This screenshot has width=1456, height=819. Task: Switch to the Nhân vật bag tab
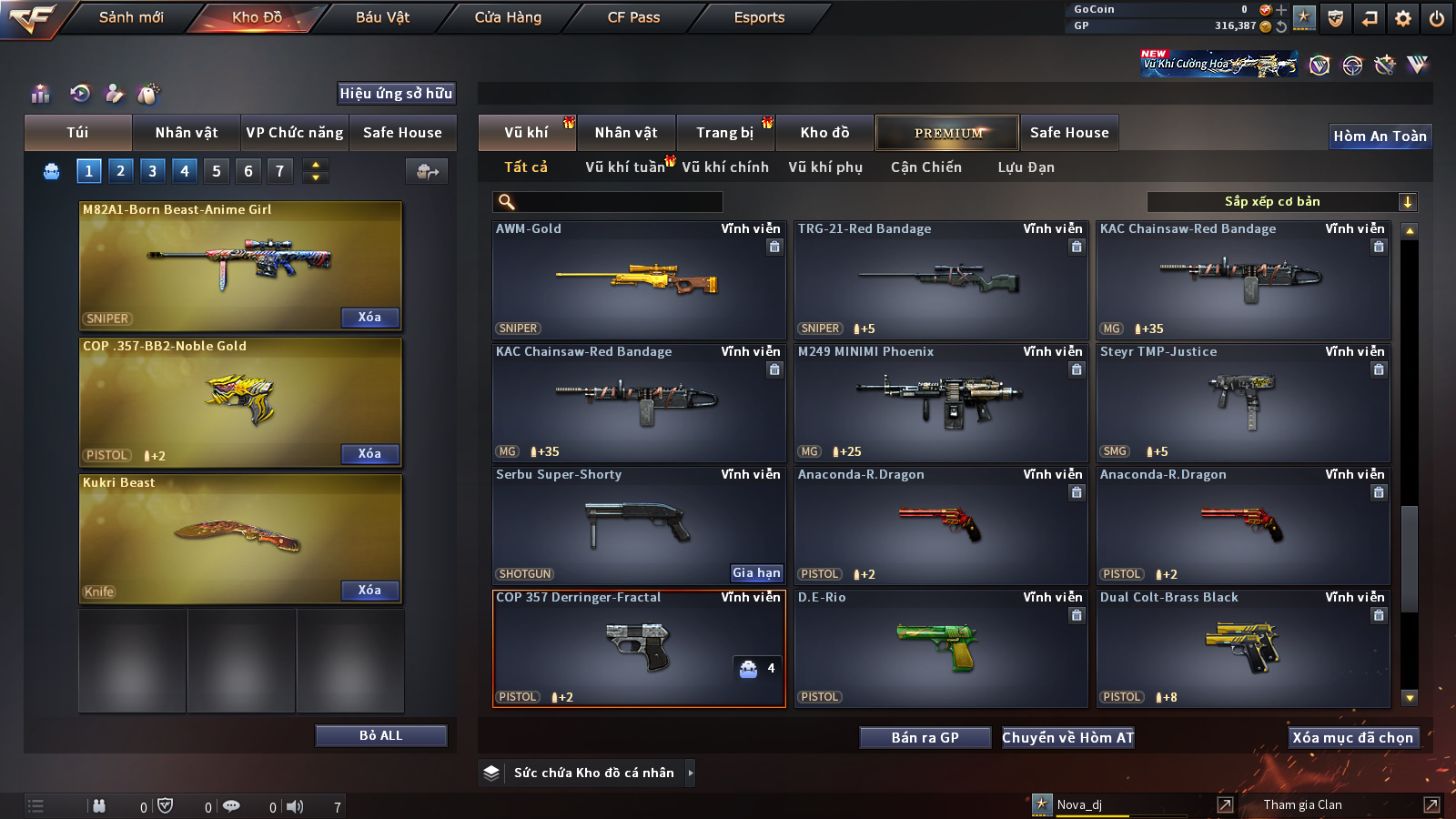pyautogui.click(x=186, y=133)
